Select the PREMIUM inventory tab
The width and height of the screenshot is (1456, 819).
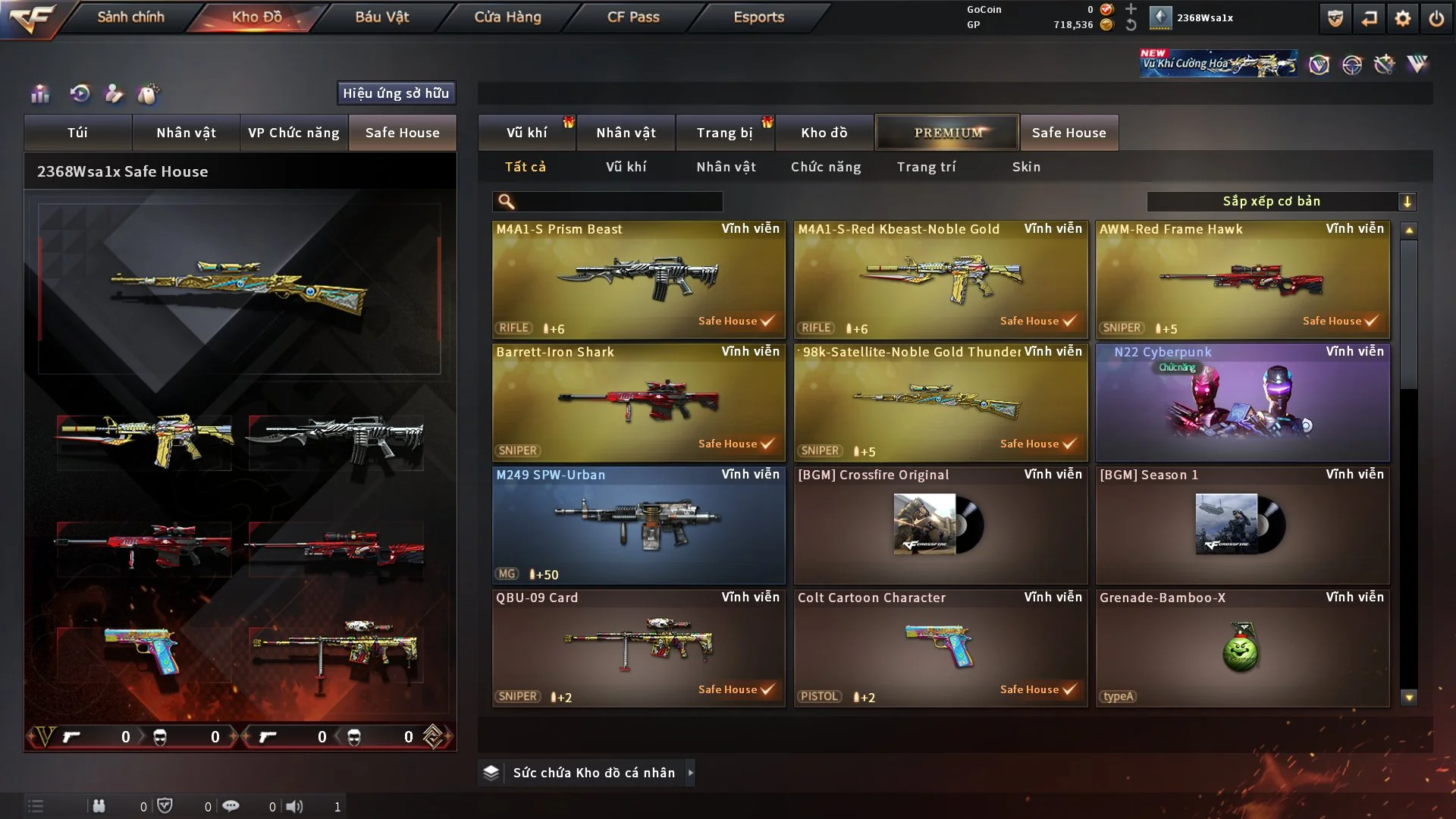[947, 133]
